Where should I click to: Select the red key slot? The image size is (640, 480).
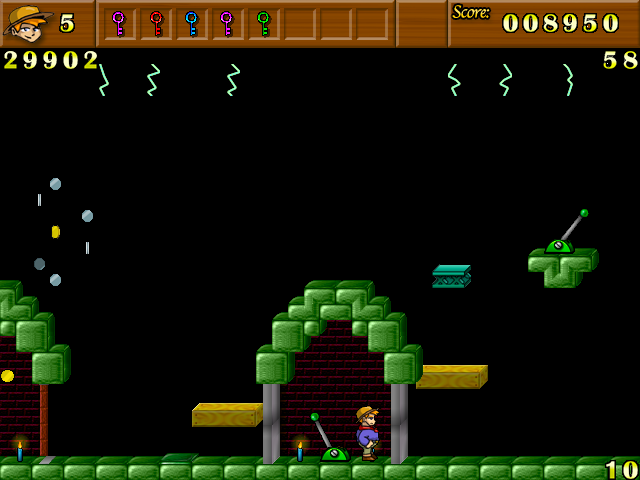155,23
